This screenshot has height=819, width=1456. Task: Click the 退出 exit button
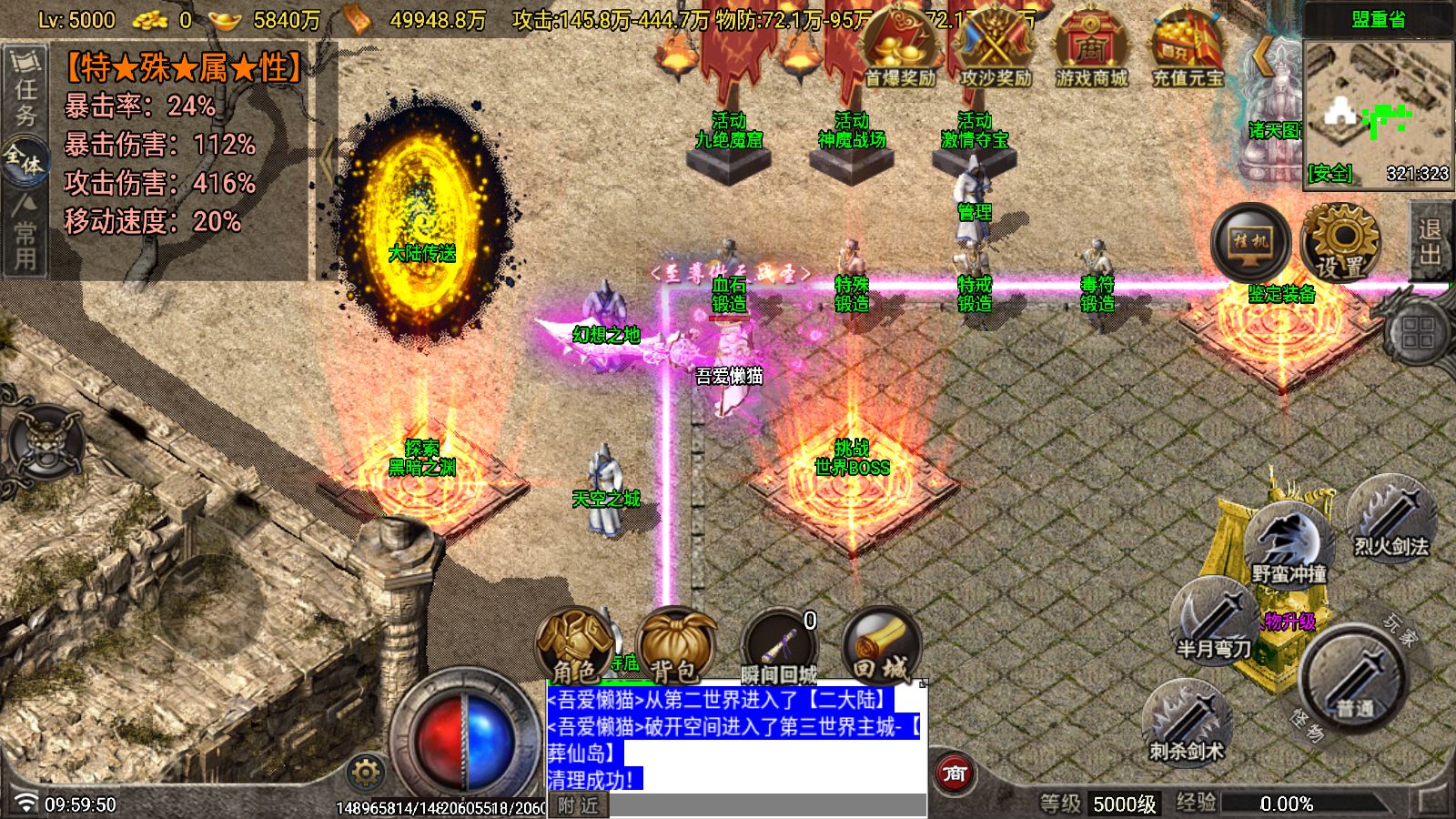1431,242
